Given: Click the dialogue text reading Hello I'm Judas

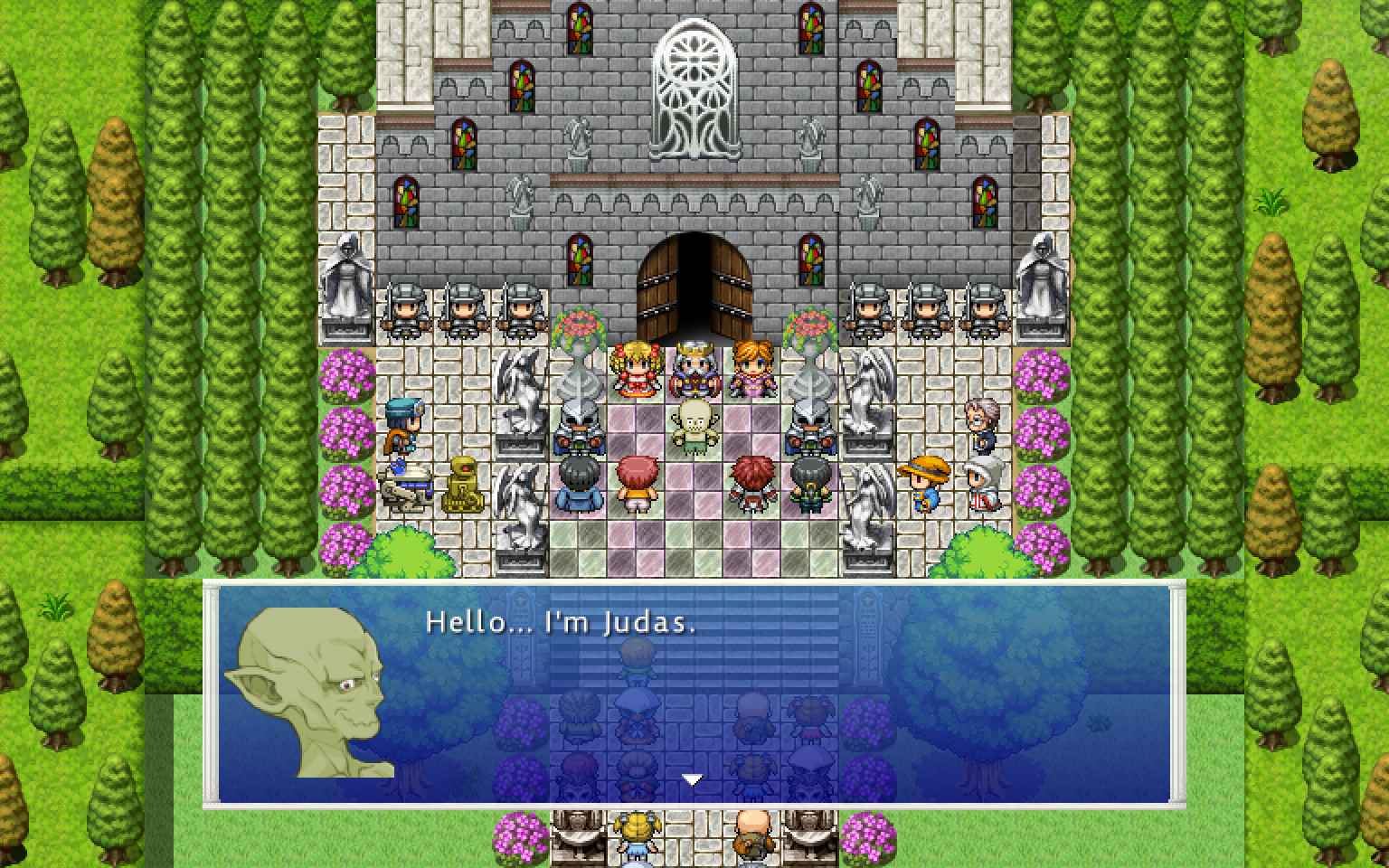Looking at the screenshot, I should click(x=559, y=622).
